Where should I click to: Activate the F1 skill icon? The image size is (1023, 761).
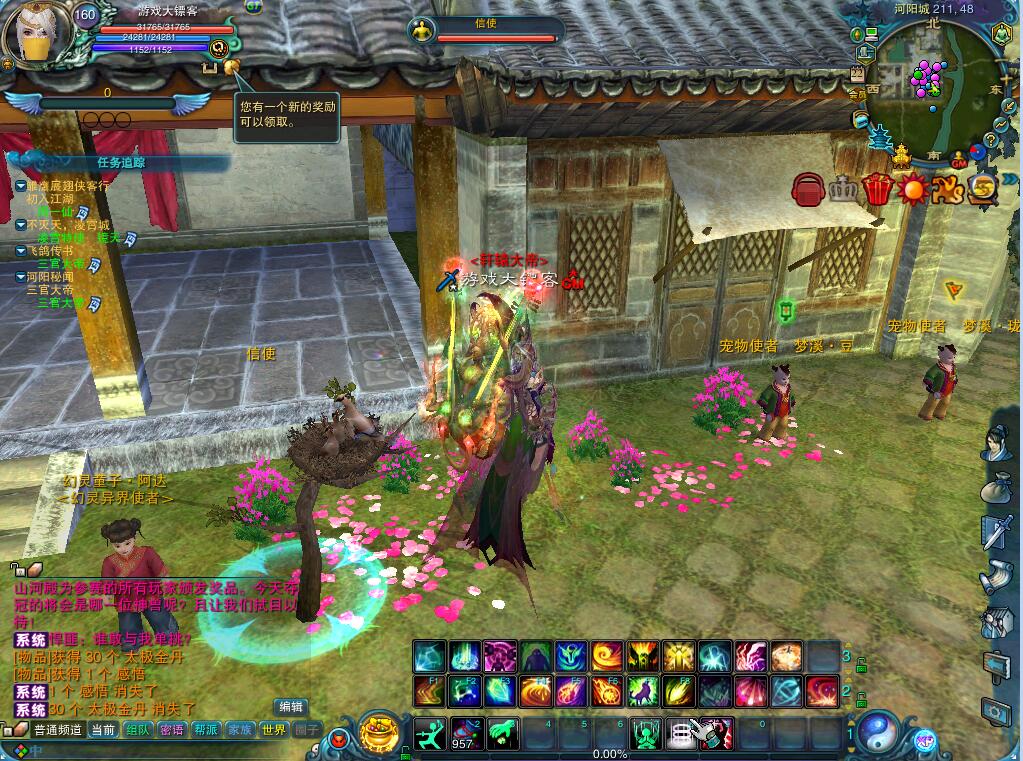pyautogui.click(x=430, y=690)
